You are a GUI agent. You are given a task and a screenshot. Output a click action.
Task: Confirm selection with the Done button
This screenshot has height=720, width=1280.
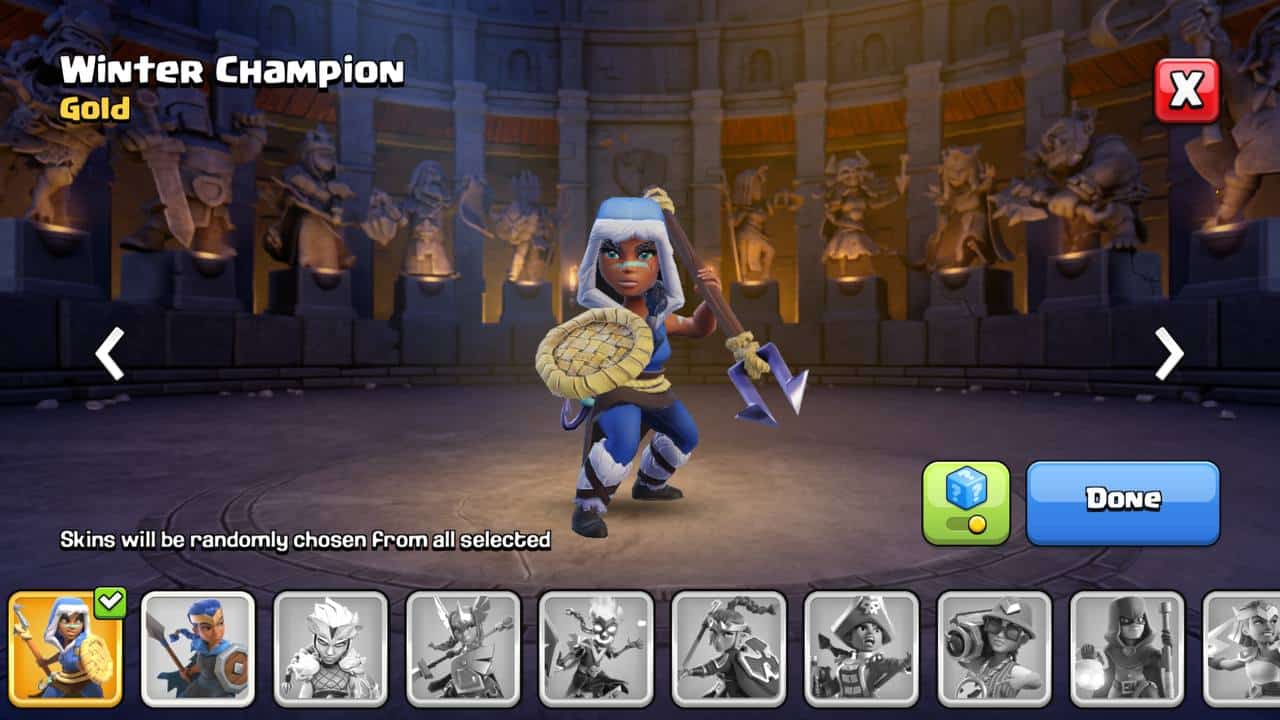click(1123, 502)
